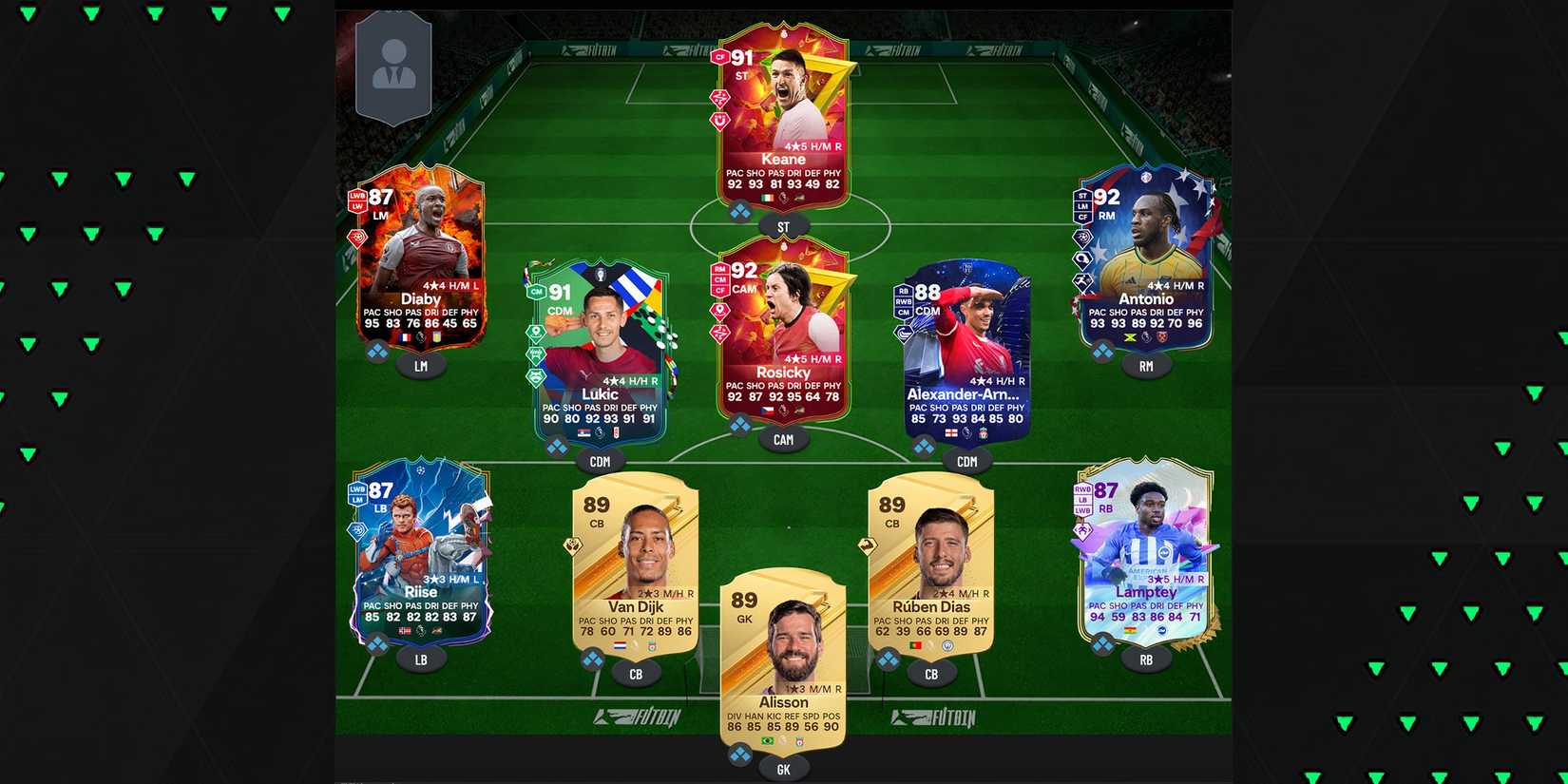
Task: Click the Manchester City crest on Rúben Dias's card
Action: 947,646
